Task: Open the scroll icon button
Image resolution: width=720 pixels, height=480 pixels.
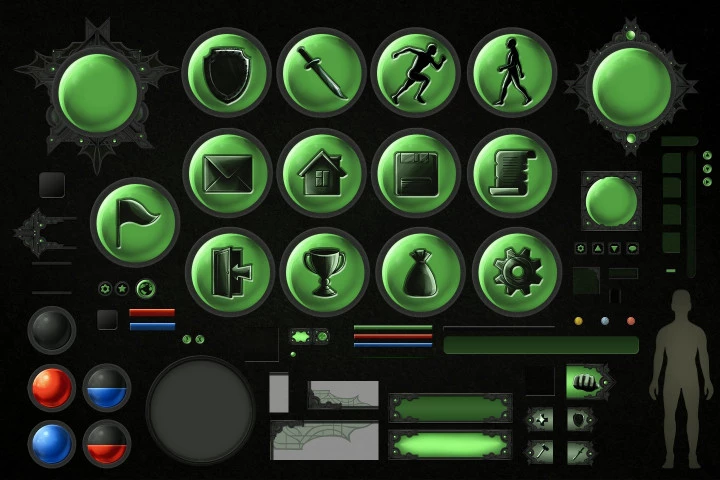Action: (x=511, y=172)
